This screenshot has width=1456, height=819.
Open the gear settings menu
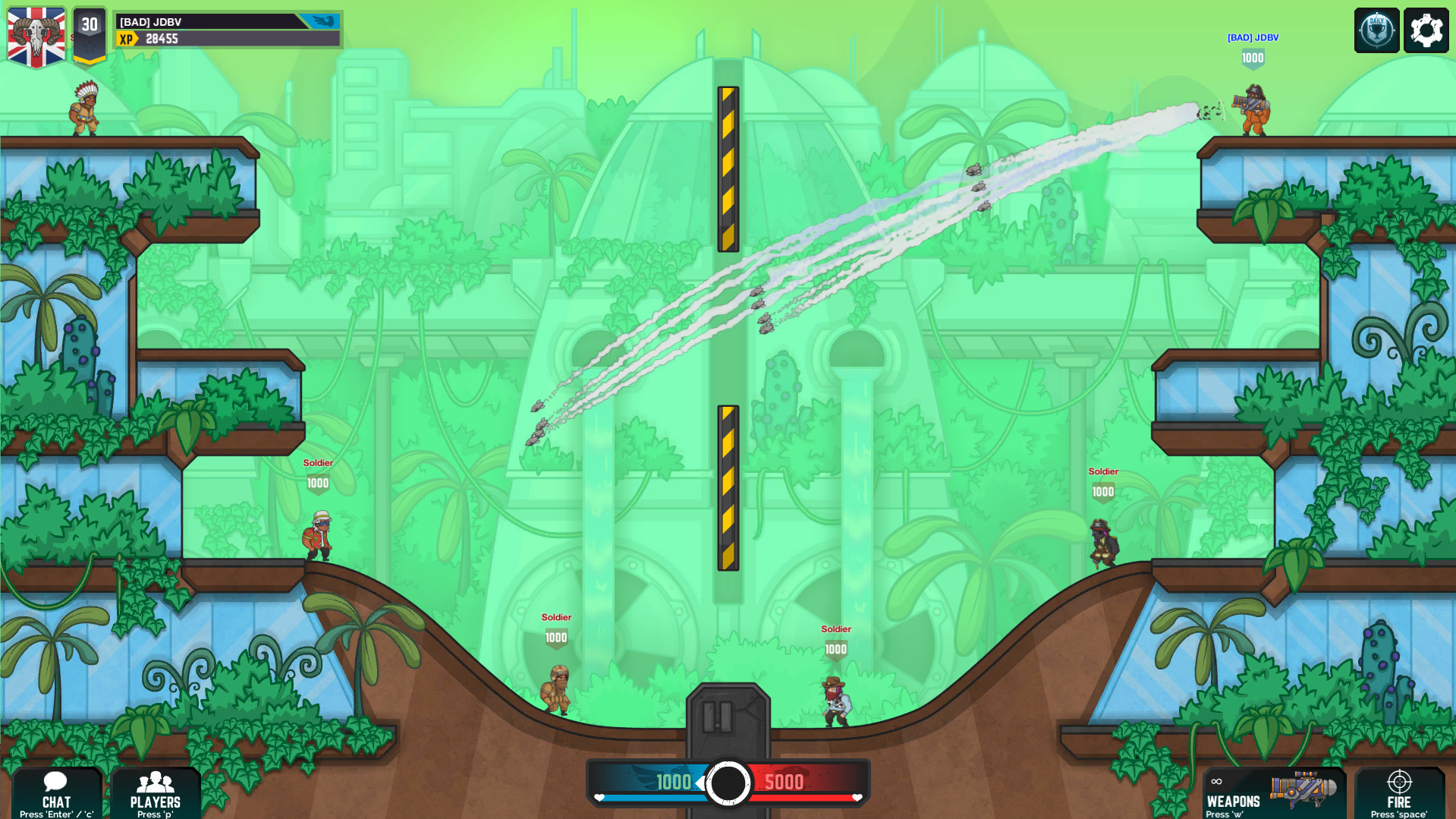point(1426,30)
